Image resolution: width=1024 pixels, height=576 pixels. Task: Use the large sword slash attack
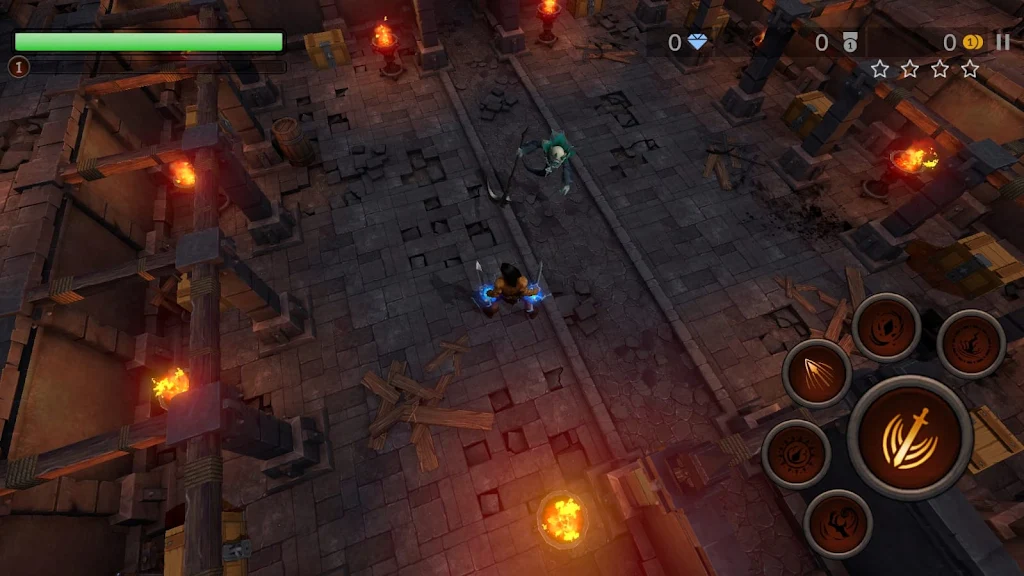point(909,438)
